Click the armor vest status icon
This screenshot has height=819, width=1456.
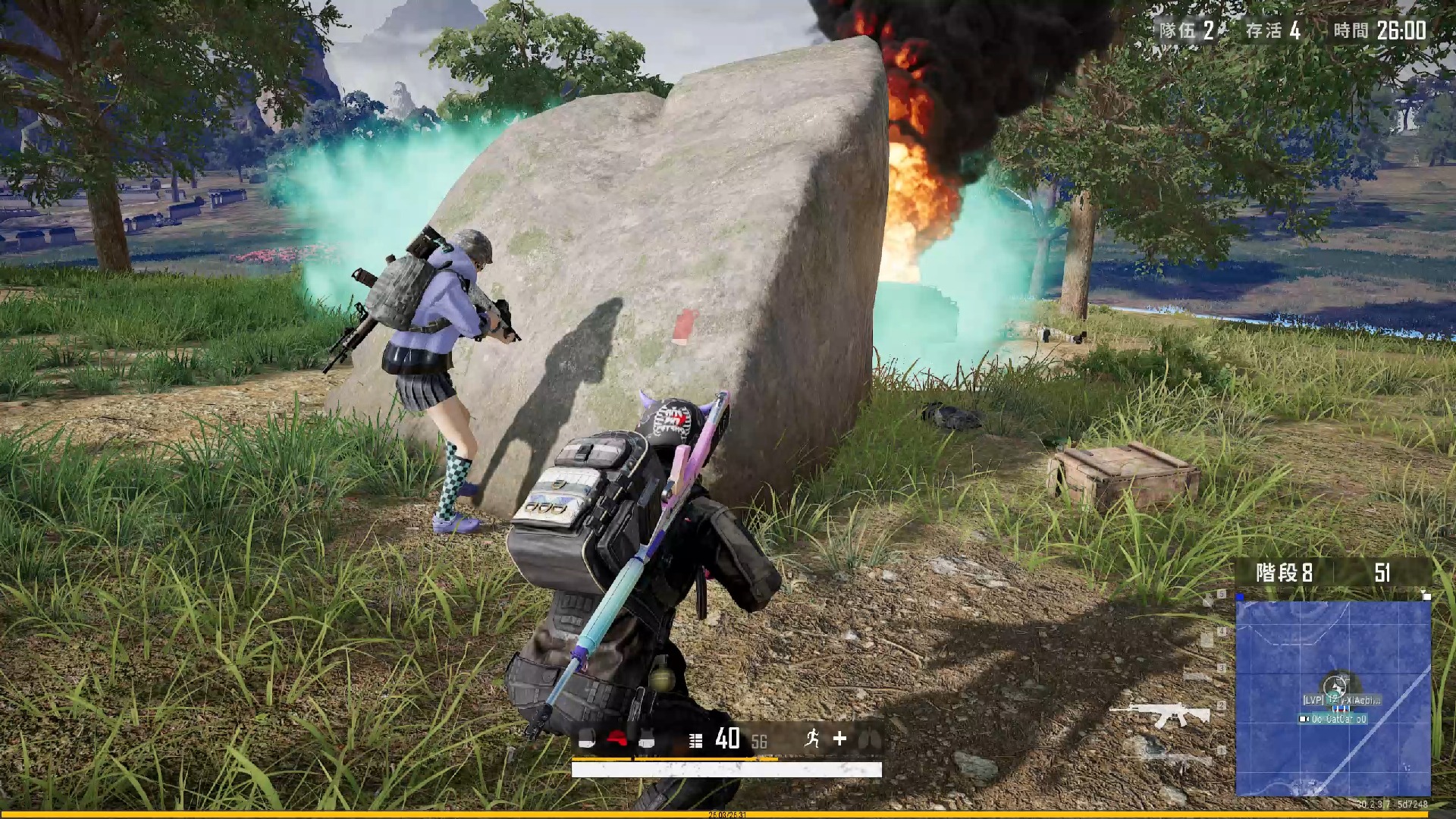pyautogui.click(x=646, y=739)
